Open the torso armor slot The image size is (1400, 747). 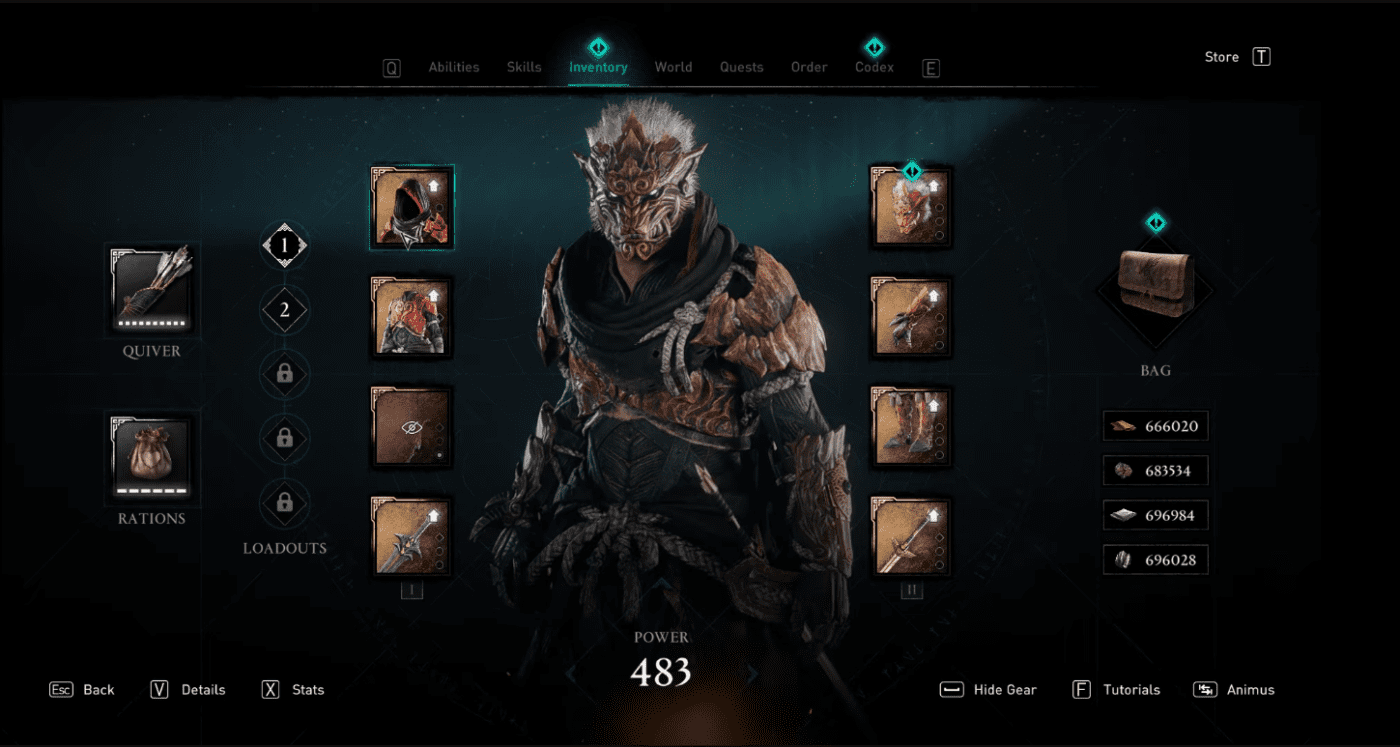[x=412, y=317]
